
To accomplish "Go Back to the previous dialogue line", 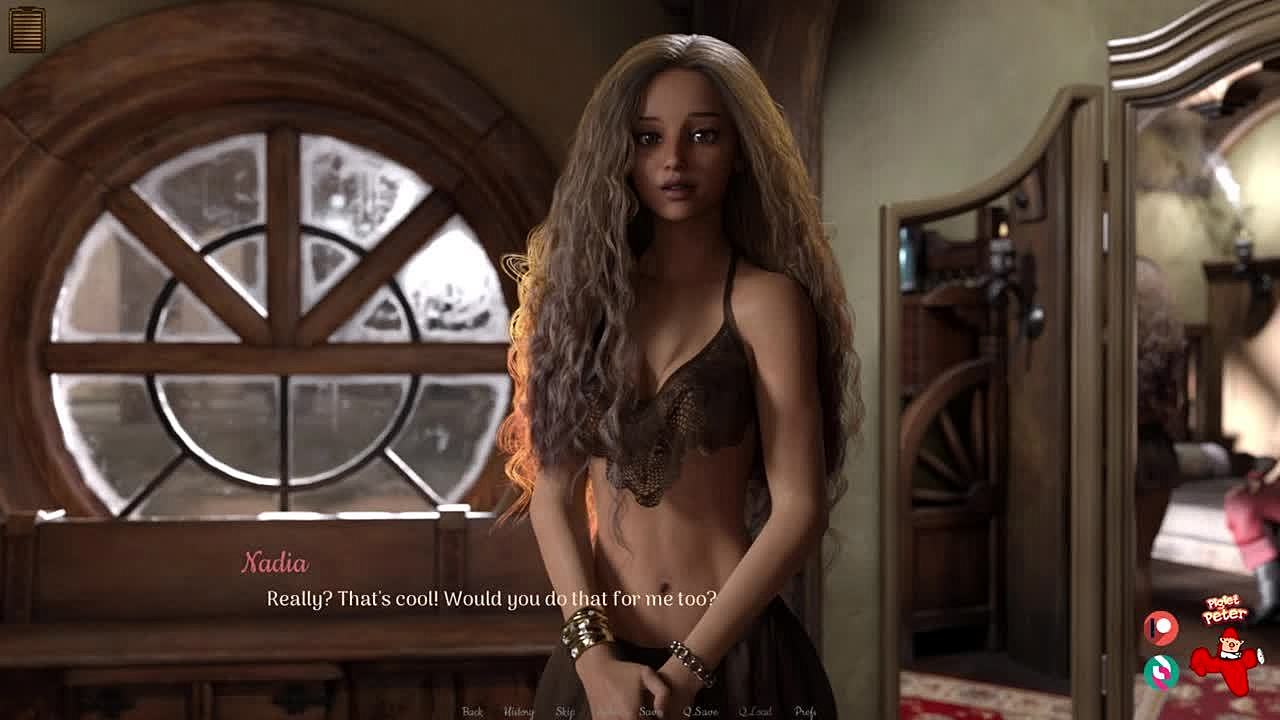I will [x=473, y=711].
